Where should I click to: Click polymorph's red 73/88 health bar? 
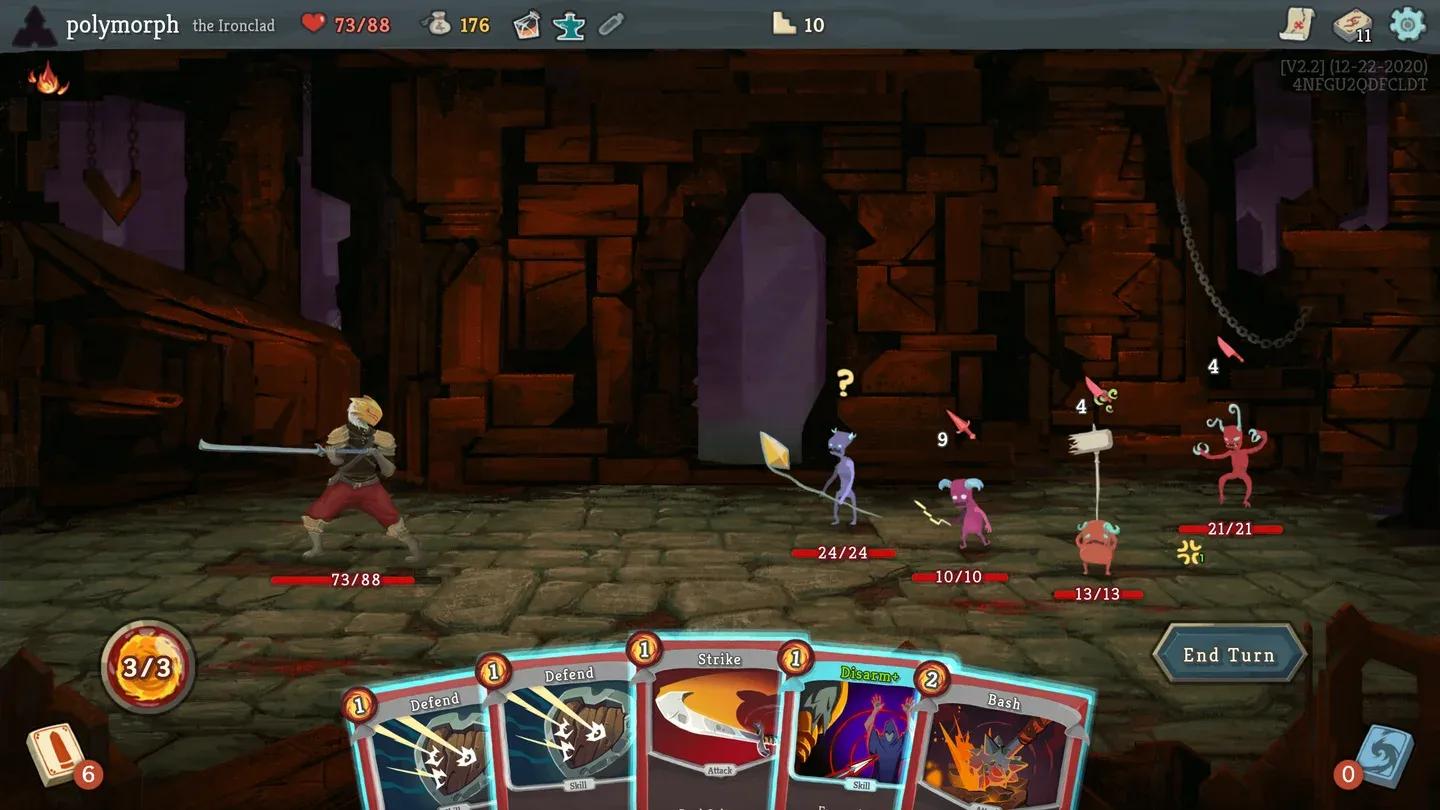[340, 580]
